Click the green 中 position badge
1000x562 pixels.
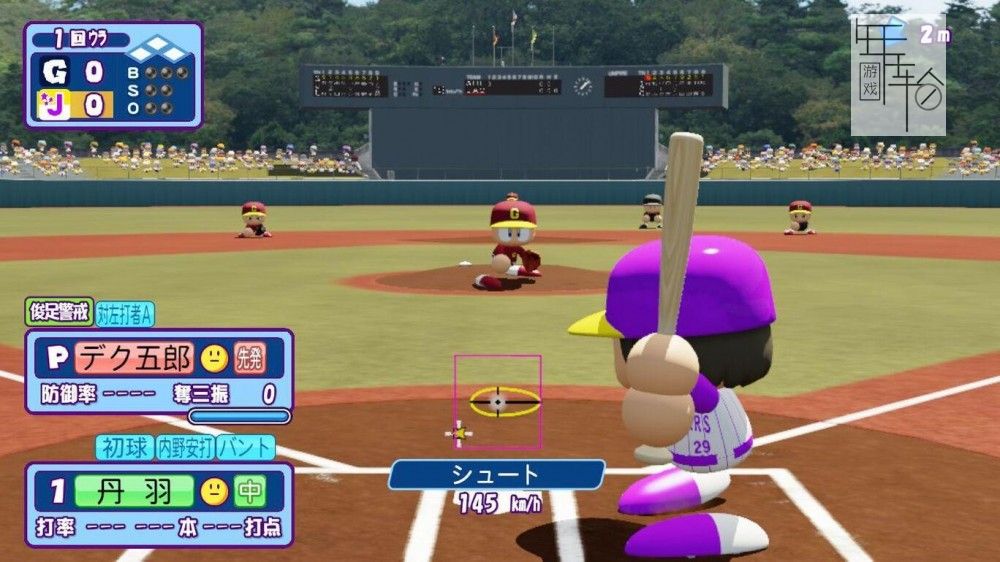pos(249,491)
